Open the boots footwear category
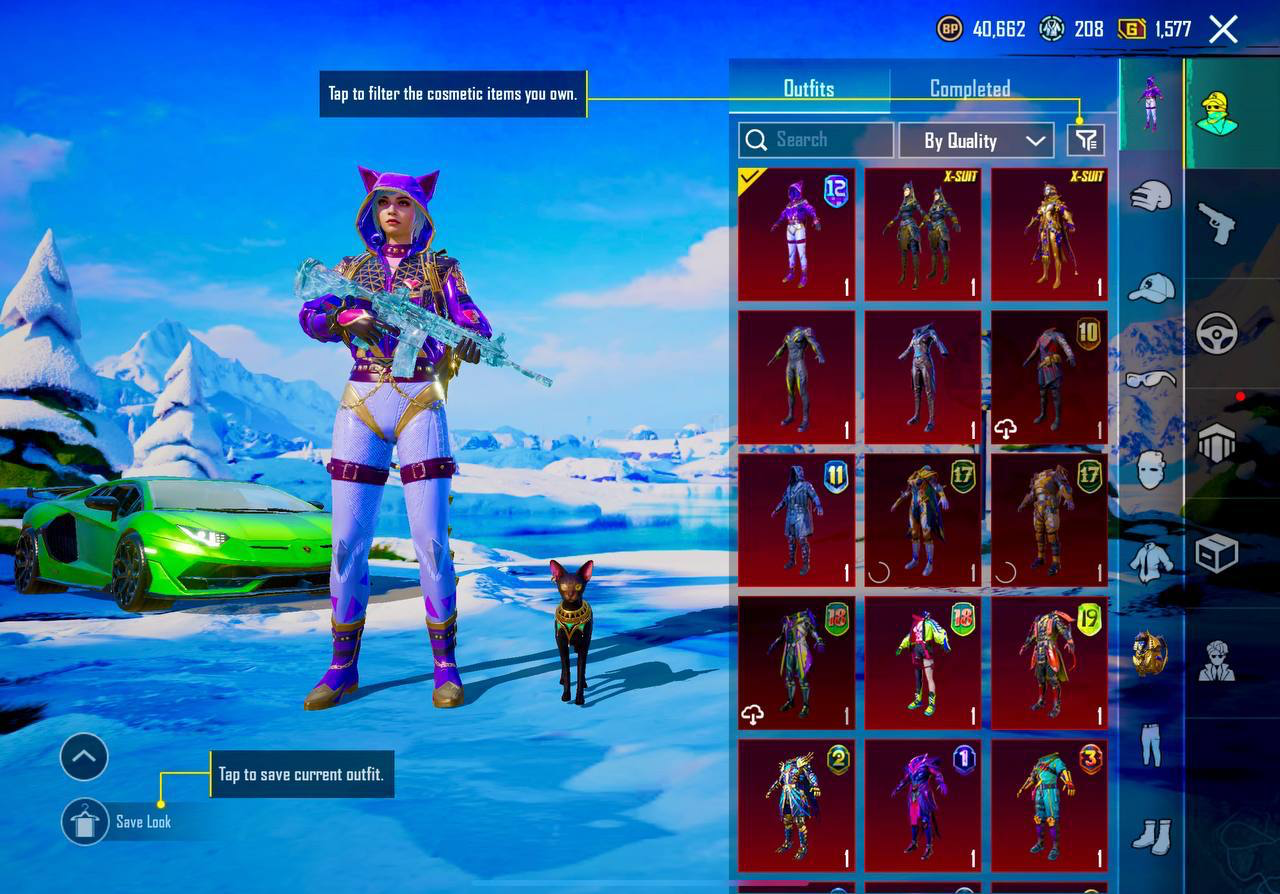The image size is (1280, 894). point(1151,836)
